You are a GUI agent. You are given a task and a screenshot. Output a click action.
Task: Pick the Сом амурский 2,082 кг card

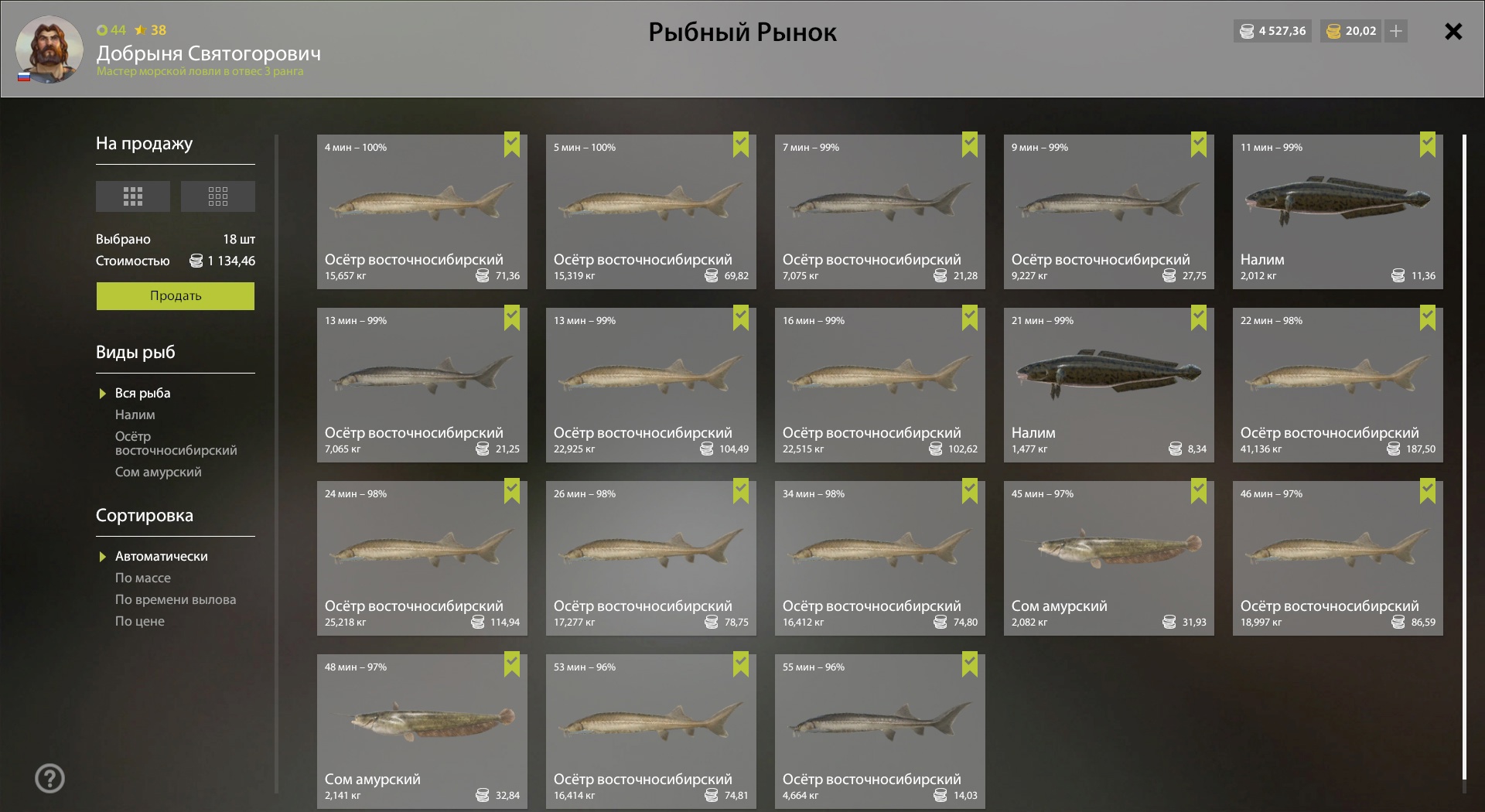pos(1108,558)
